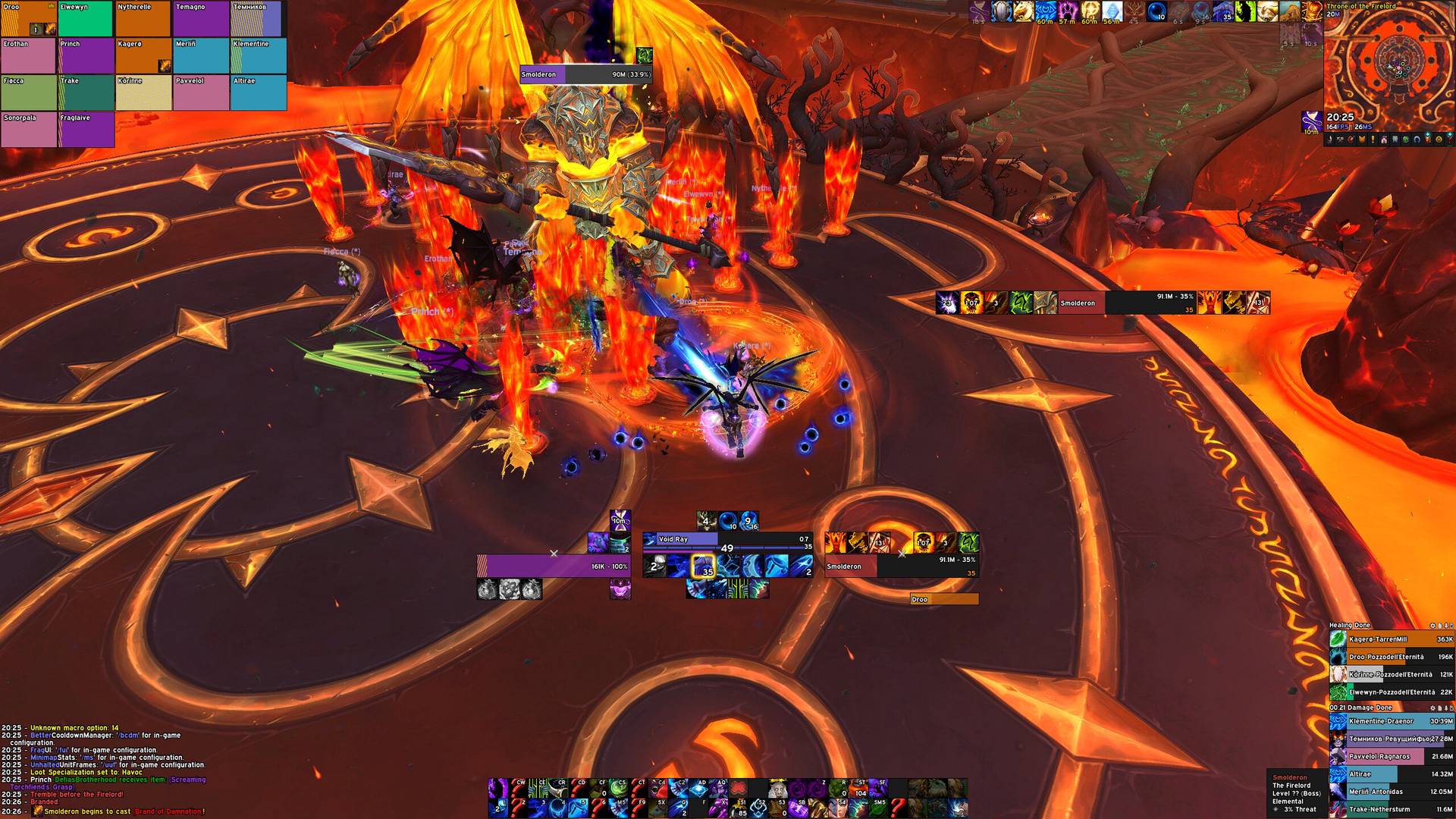Screen dimensions: 1456x819
Task: Target Nytherelle in the raid frames
Action: pyautogui.click(x=143, y=19)
